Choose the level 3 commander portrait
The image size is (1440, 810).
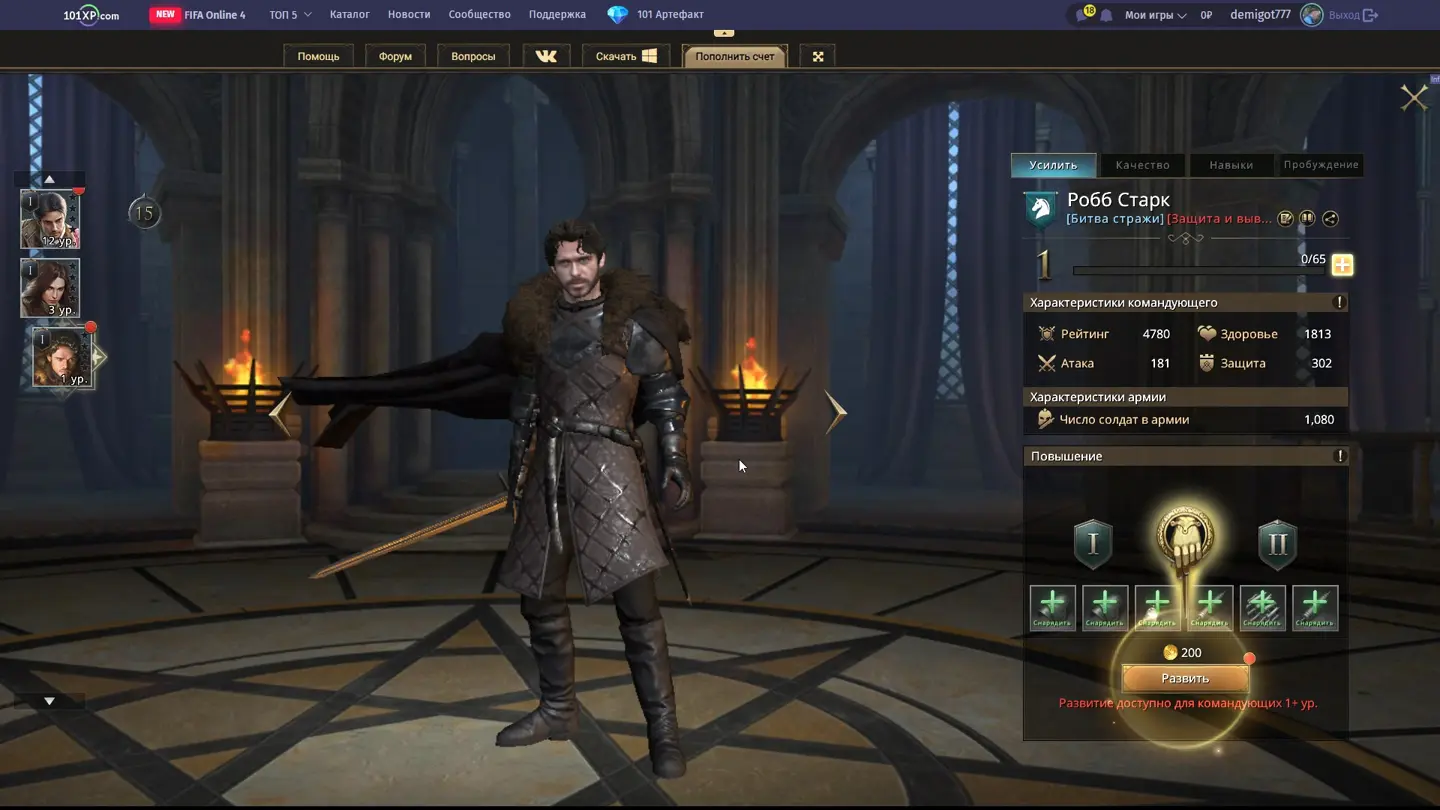coord(50,288)
